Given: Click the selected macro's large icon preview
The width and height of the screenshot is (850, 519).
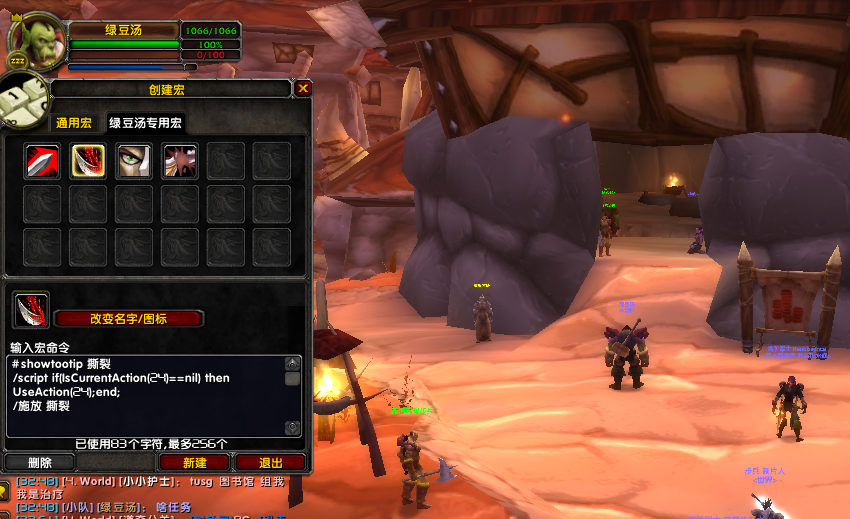Looking at the screenshot, I should pos(31,311).
